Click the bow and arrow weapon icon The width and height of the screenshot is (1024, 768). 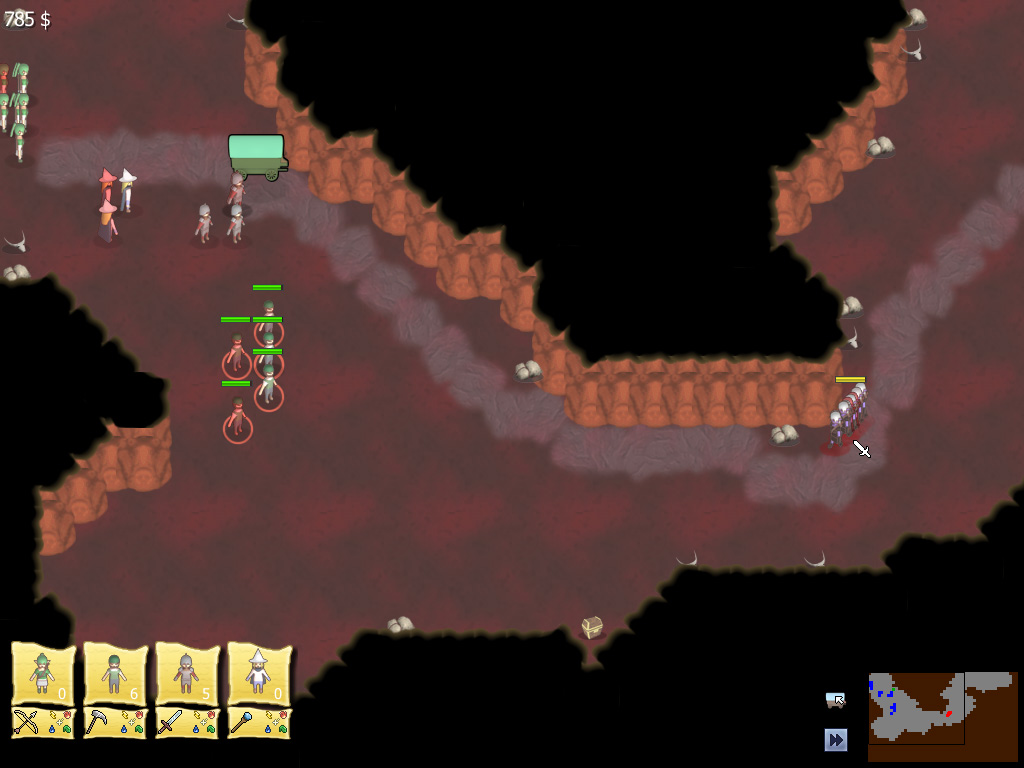(26, 723)
